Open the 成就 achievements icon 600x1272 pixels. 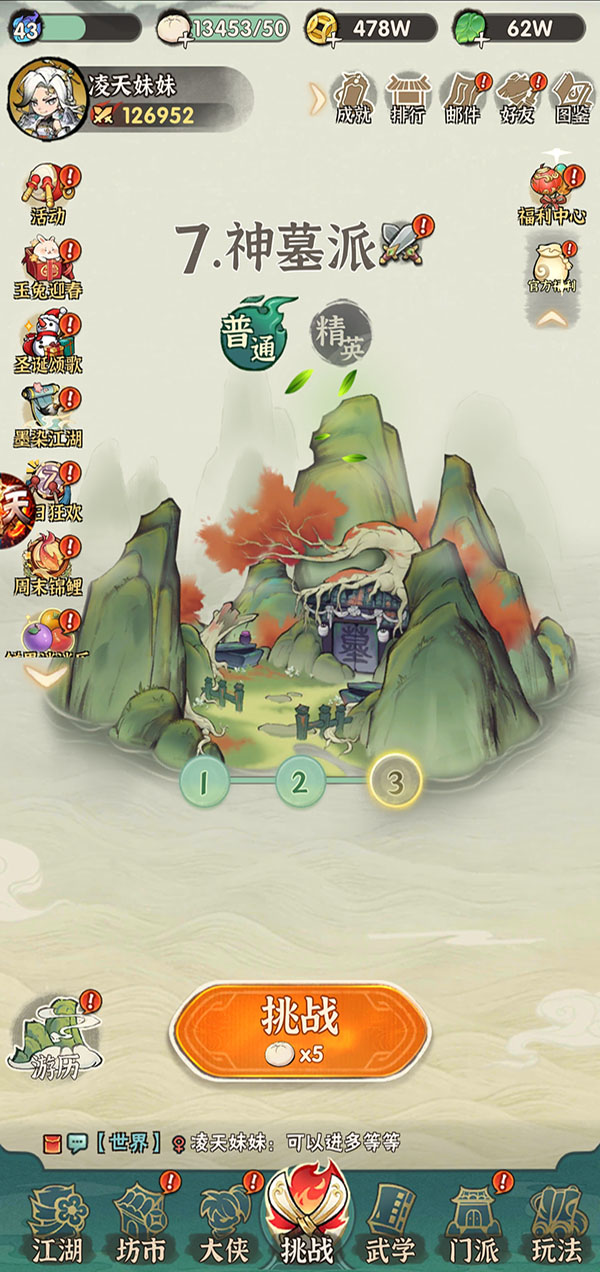point(352,96)
